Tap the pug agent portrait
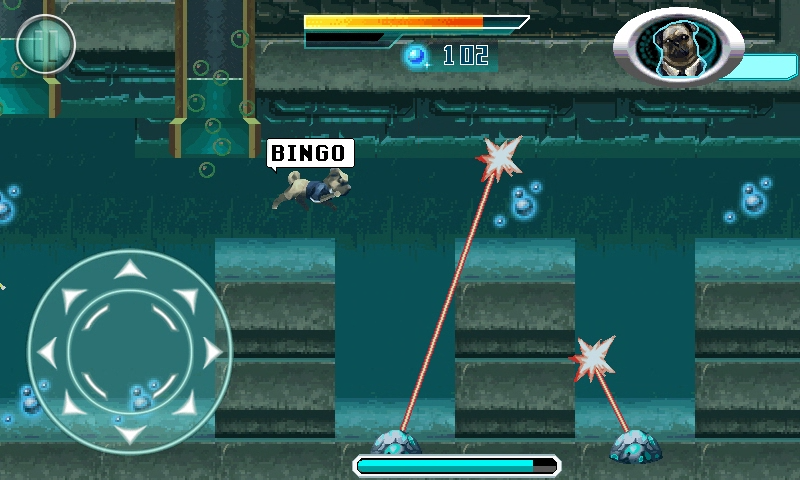The height and width of the screenshot is (480, 800). tap(677, 48)
